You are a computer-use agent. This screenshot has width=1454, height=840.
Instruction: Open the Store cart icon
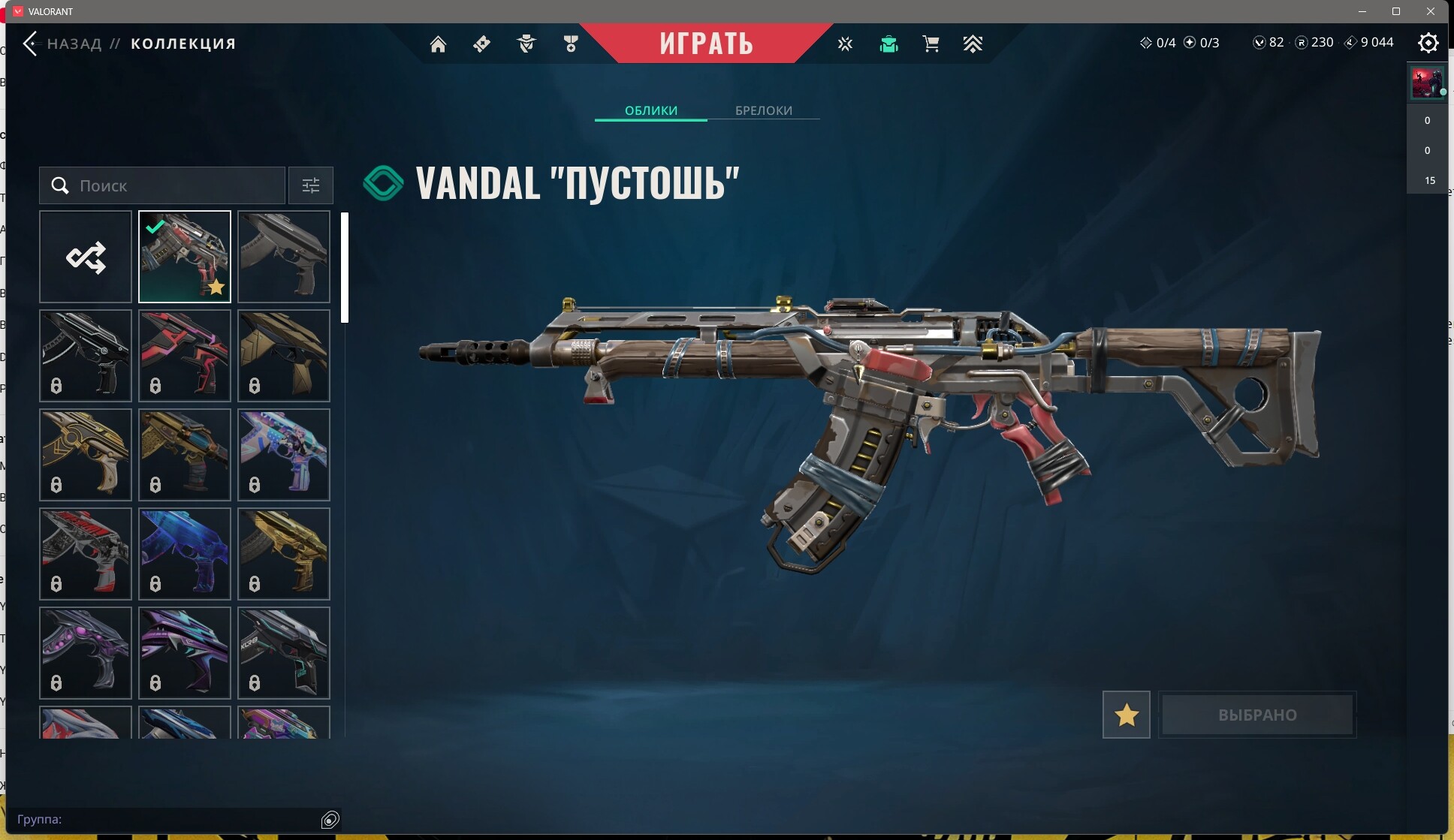[x=931, y=44]
